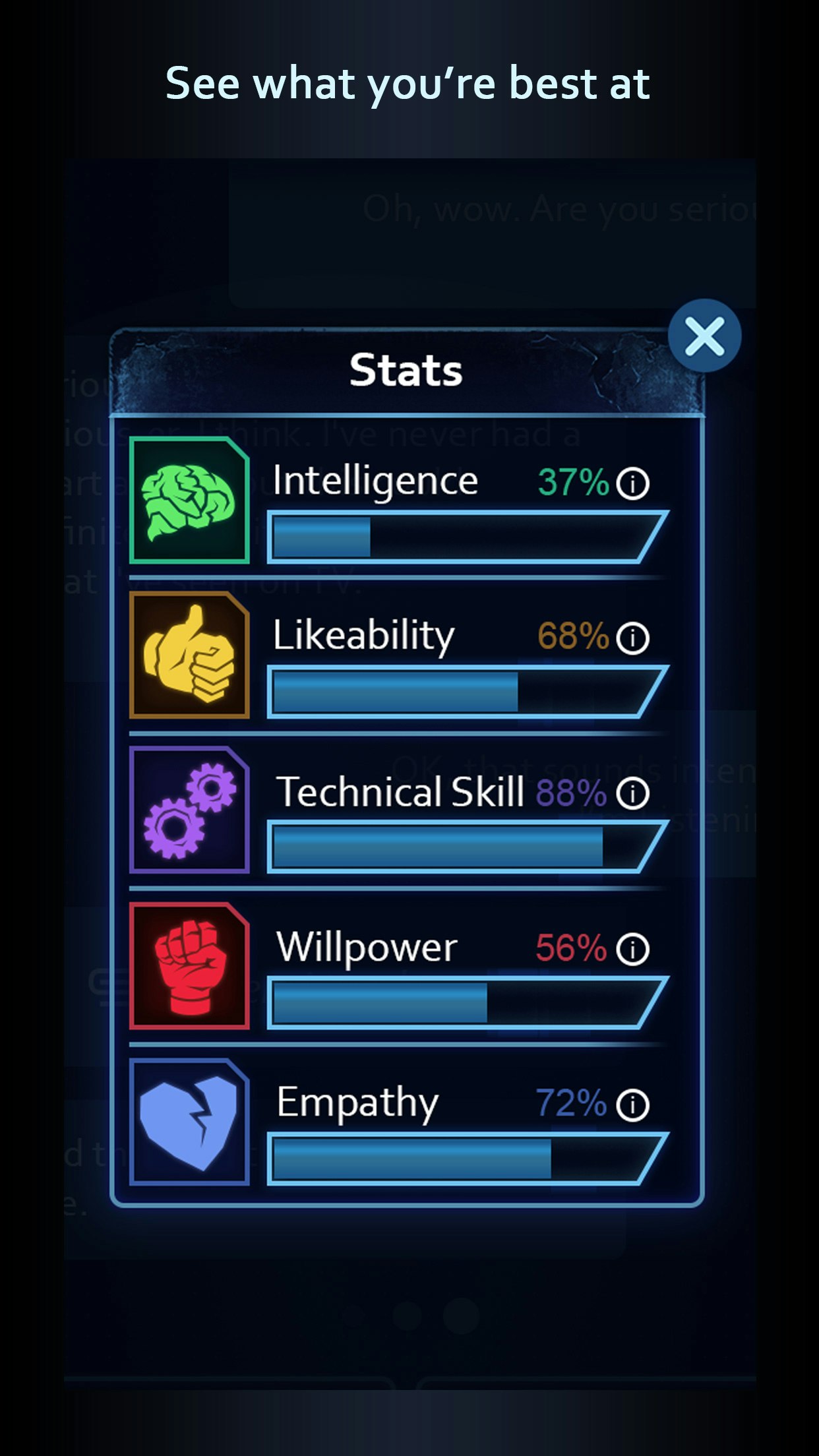Click the purple gears Technical Skill icon
The width and height of the screenshot is (819, 1456).
(x=189, y=810)
